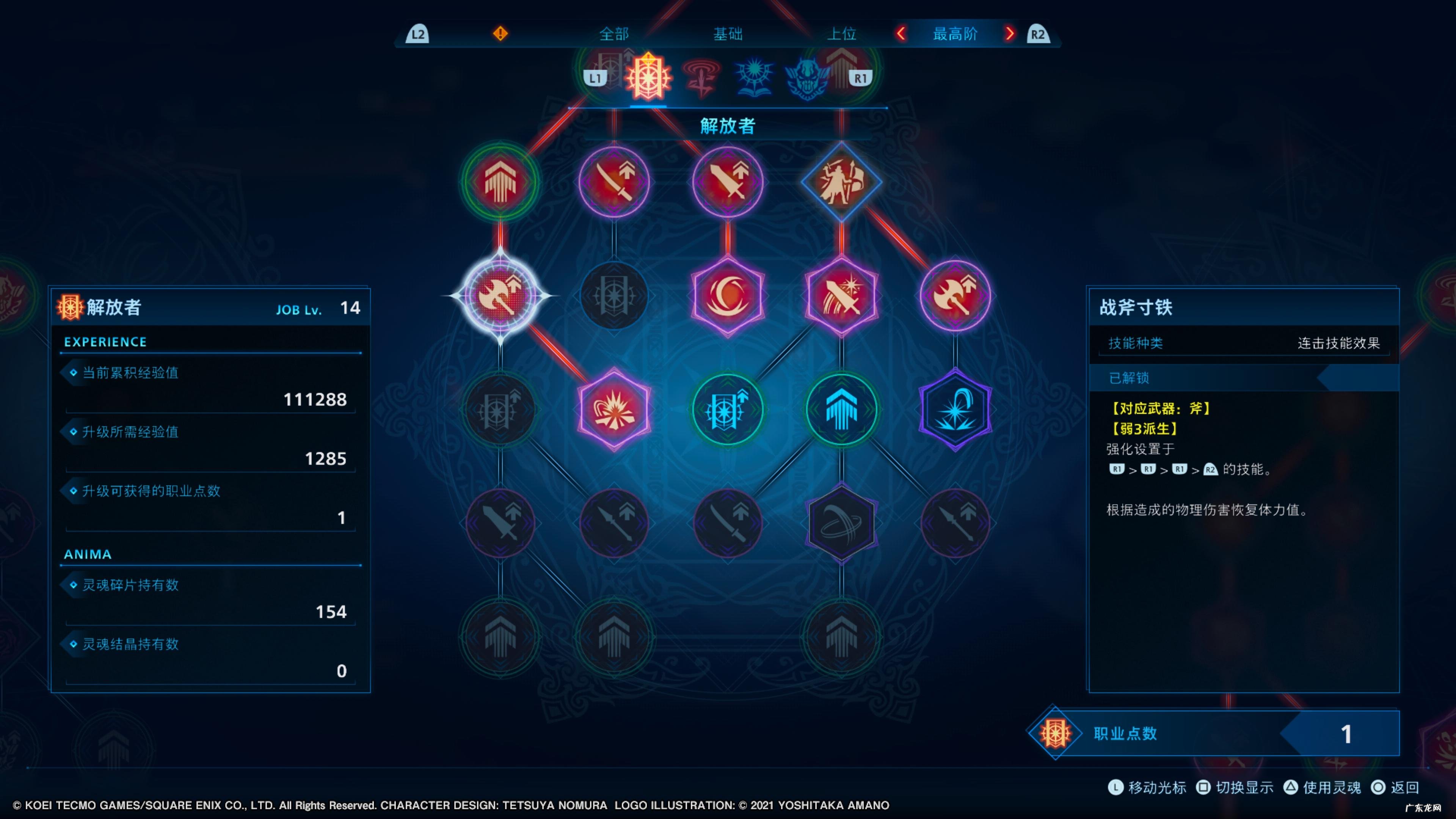The width and height of the screenshot is (1456, 819).
Task: Select the blue upward chevron skill node
Action: [842, 409]
